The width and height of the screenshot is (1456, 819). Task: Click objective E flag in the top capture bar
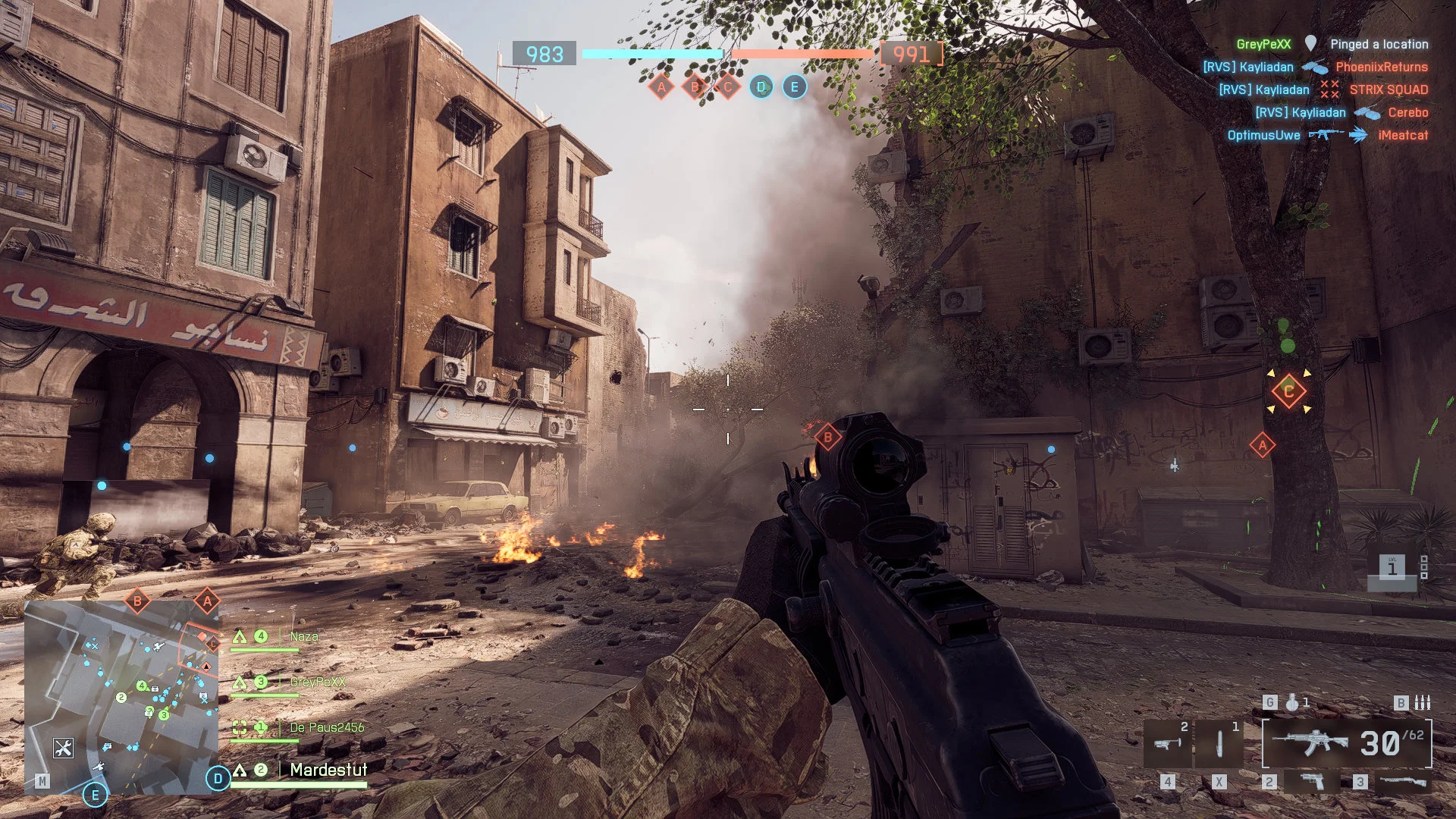794,87
